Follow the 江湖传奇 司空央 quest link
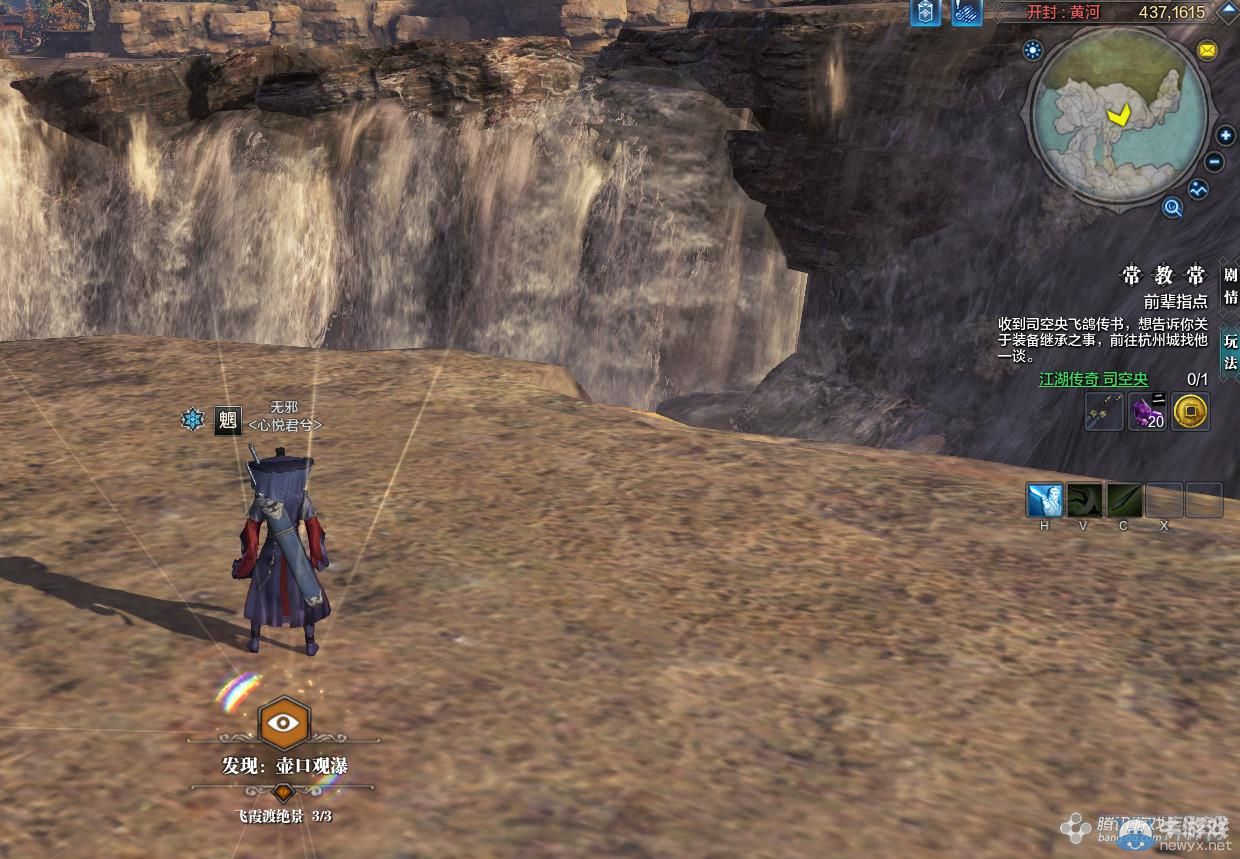 tap(1093, 379)
